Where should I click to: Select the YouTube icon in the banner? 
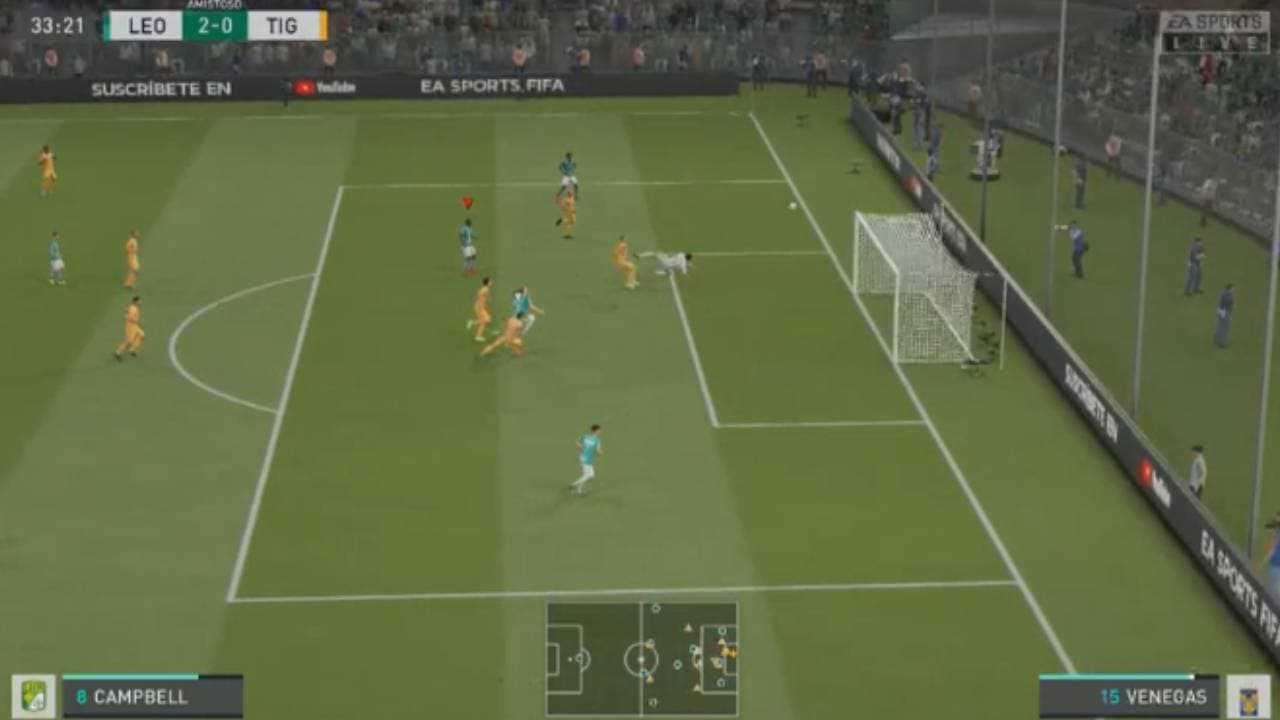pyautogui.click(x=305, y=85)
